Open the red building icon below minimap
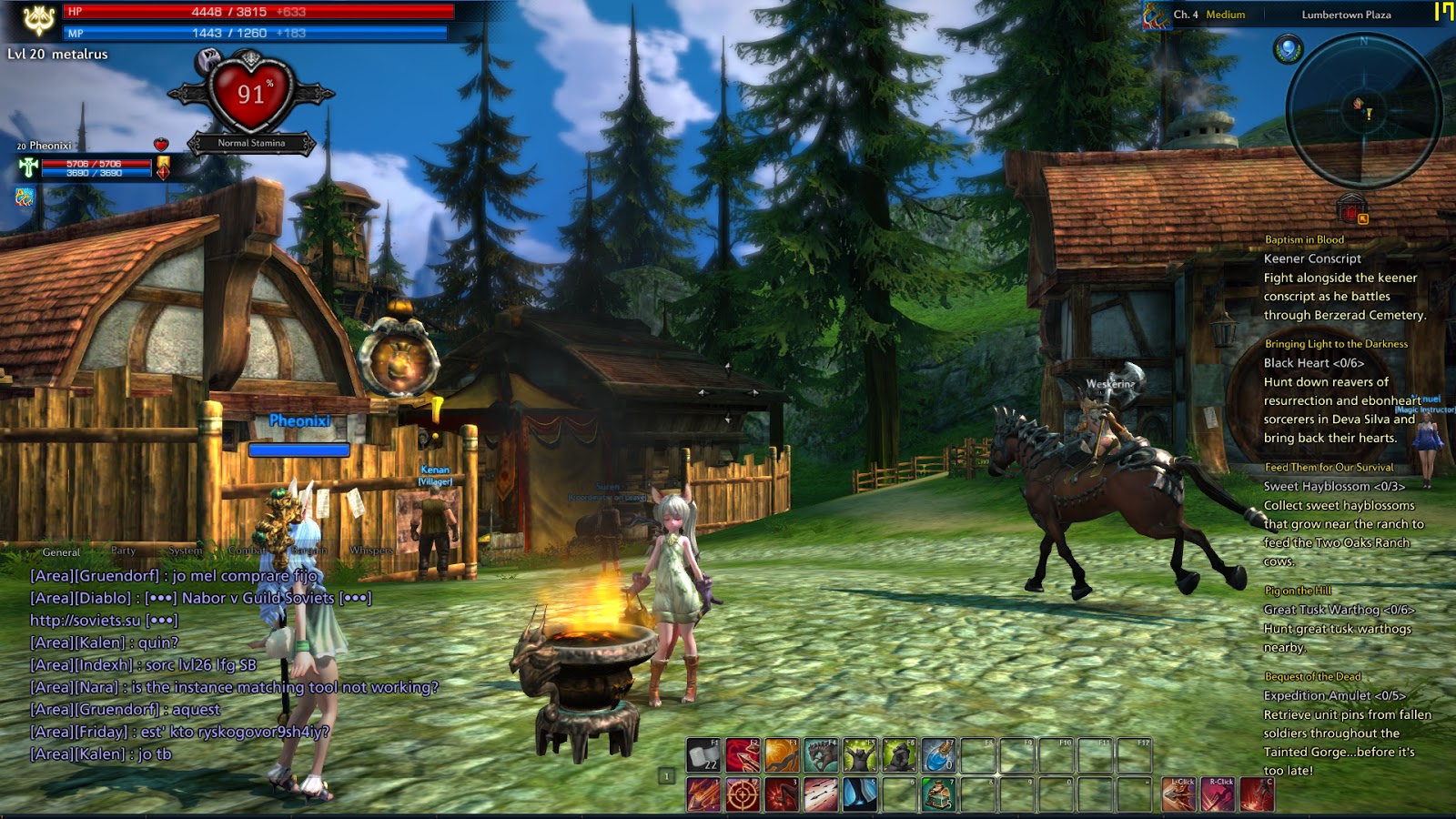 [1350, 209]
